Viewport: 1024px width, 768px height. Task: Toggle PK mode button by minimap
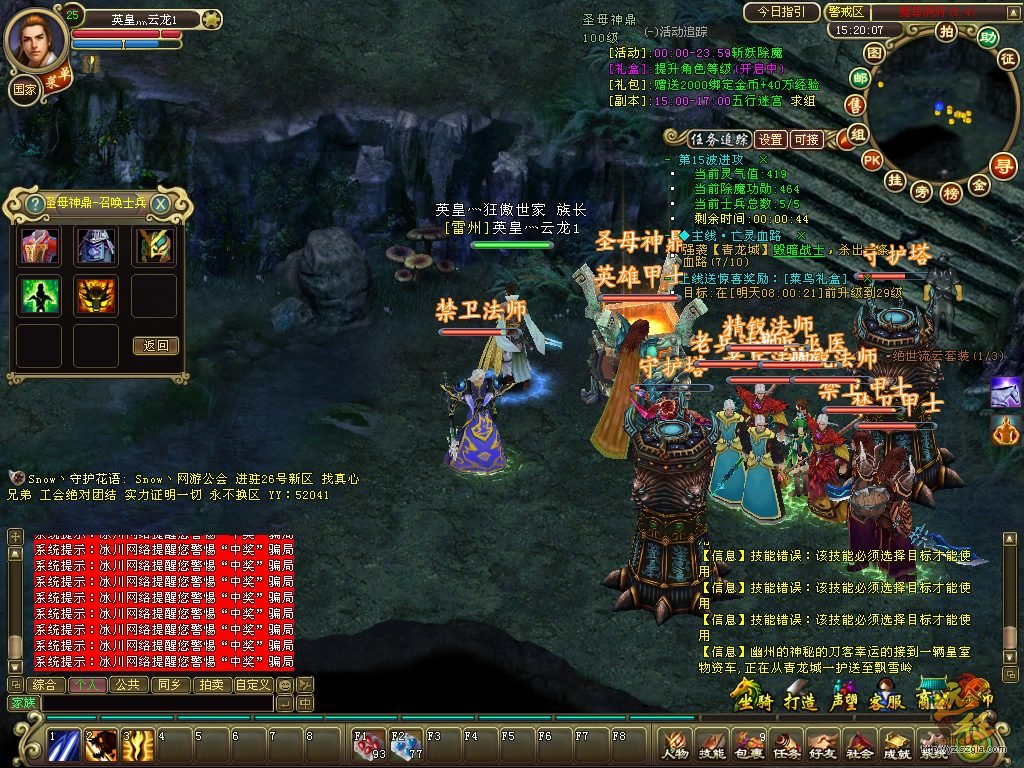point(872,160)
